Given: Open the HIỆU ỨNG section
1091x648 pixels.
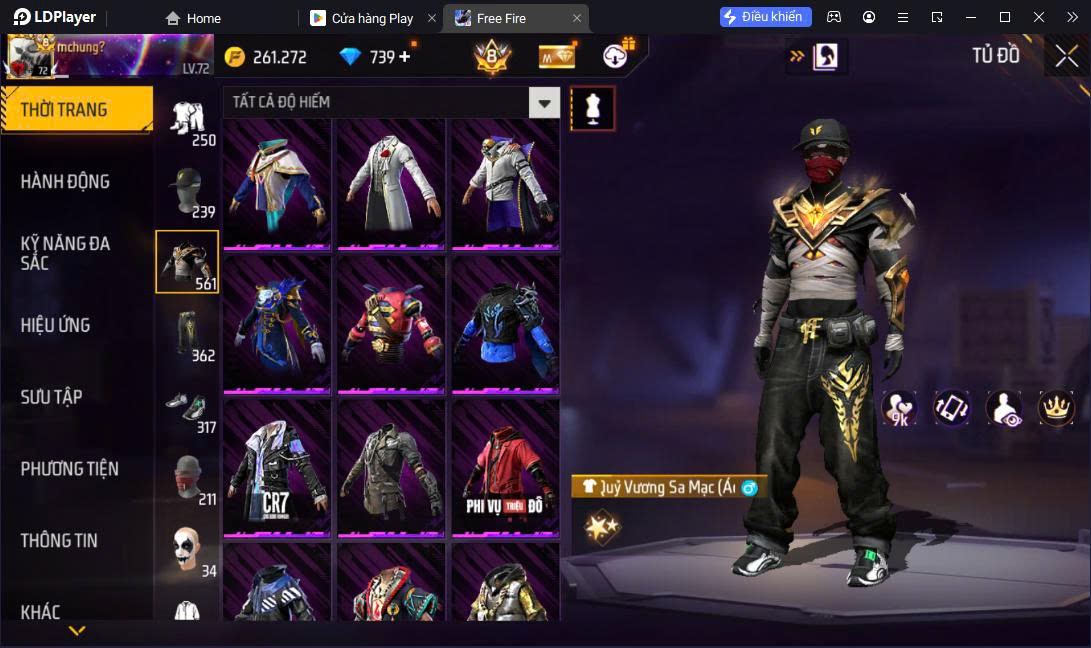Looking at the screenshot, I should click(56, 325).
